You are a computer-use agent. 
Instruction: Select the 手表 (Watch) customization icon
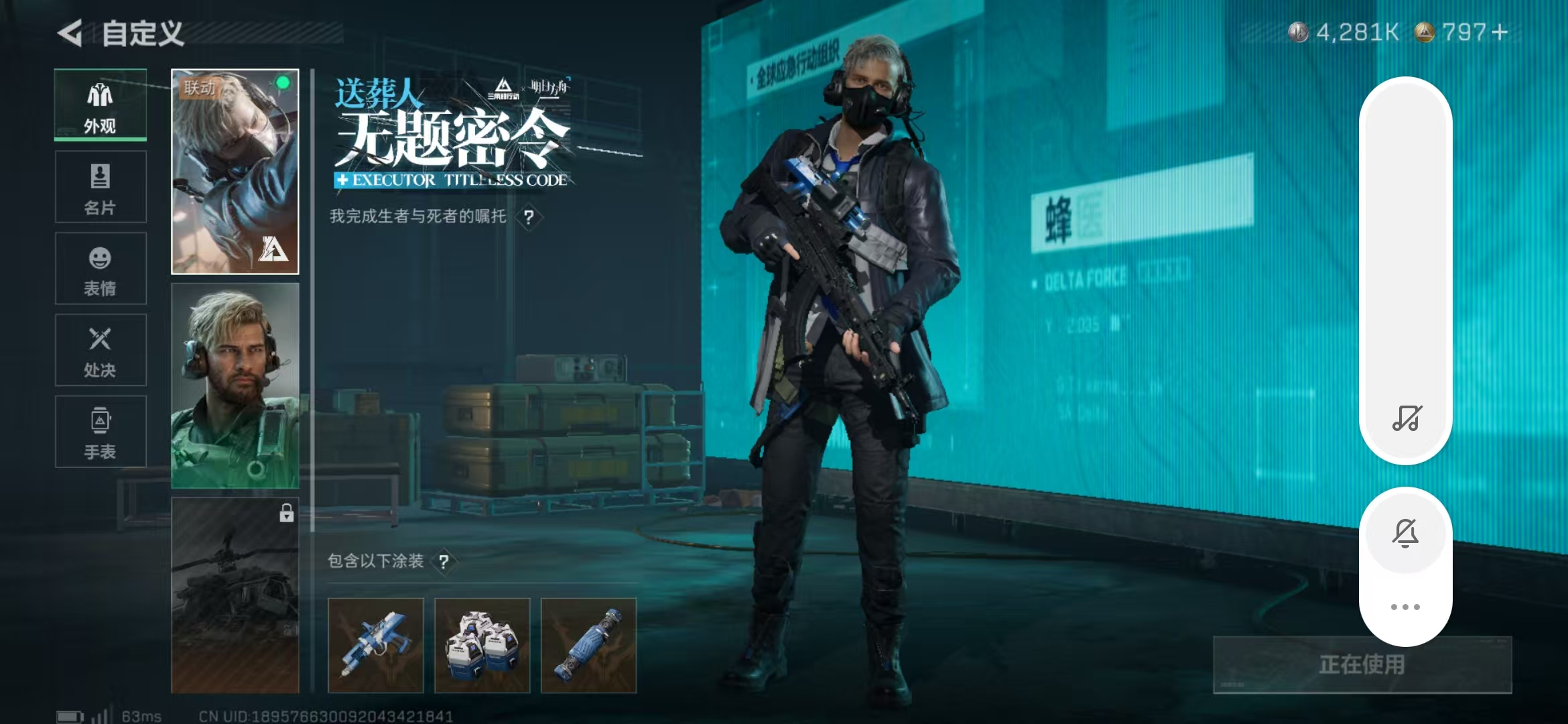[99, 432]
